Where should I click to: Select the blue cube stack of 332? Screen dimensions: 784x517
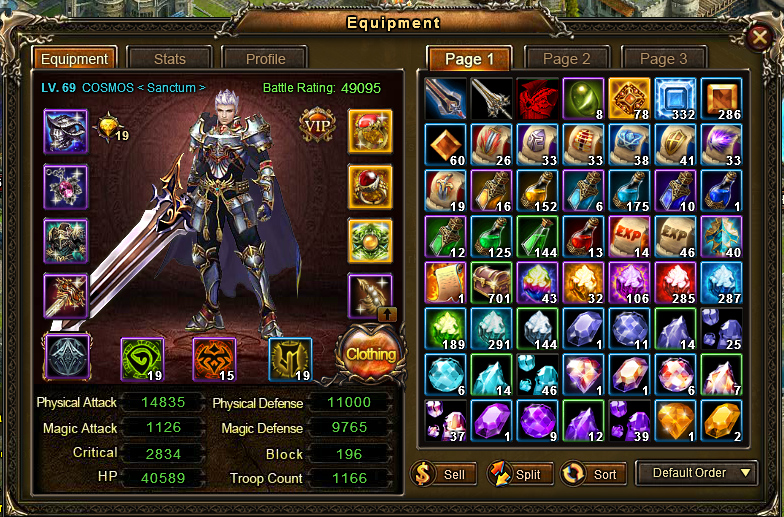click(675, 98)
